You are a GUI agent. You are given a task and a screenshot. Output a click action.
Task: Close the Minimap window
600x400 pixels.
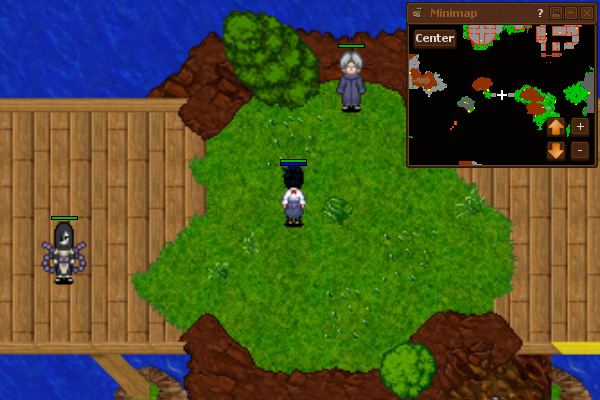(x=587, y=13)
